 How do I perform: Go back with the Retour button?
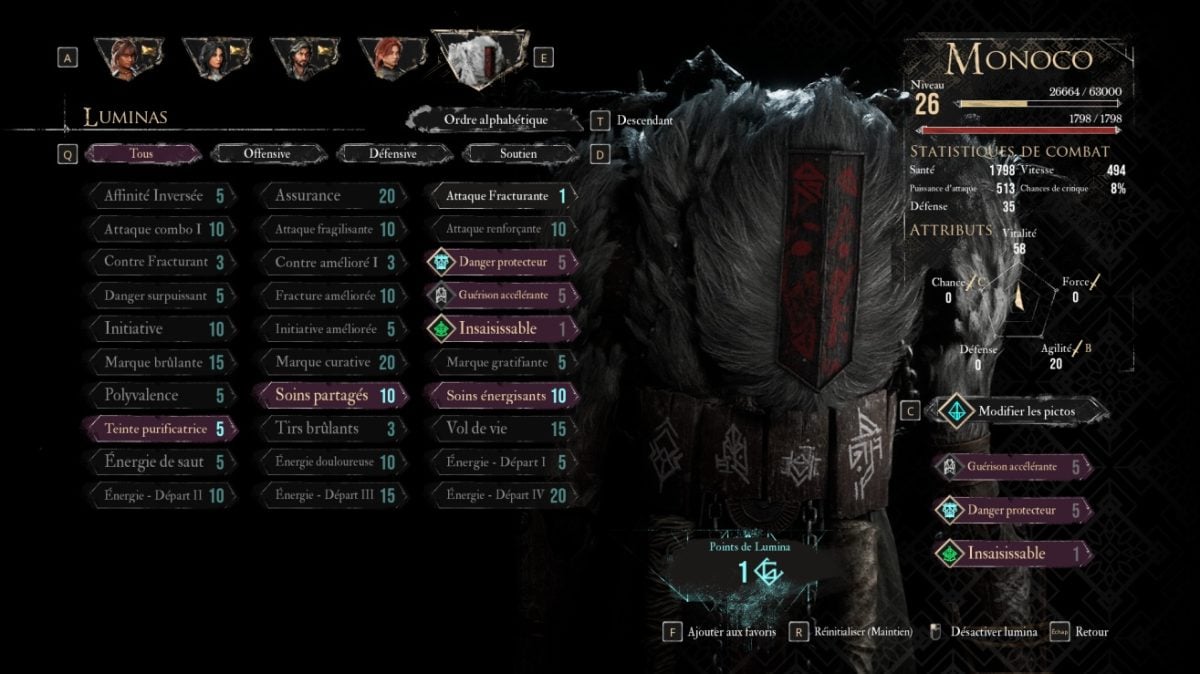tap(1091, 632)
